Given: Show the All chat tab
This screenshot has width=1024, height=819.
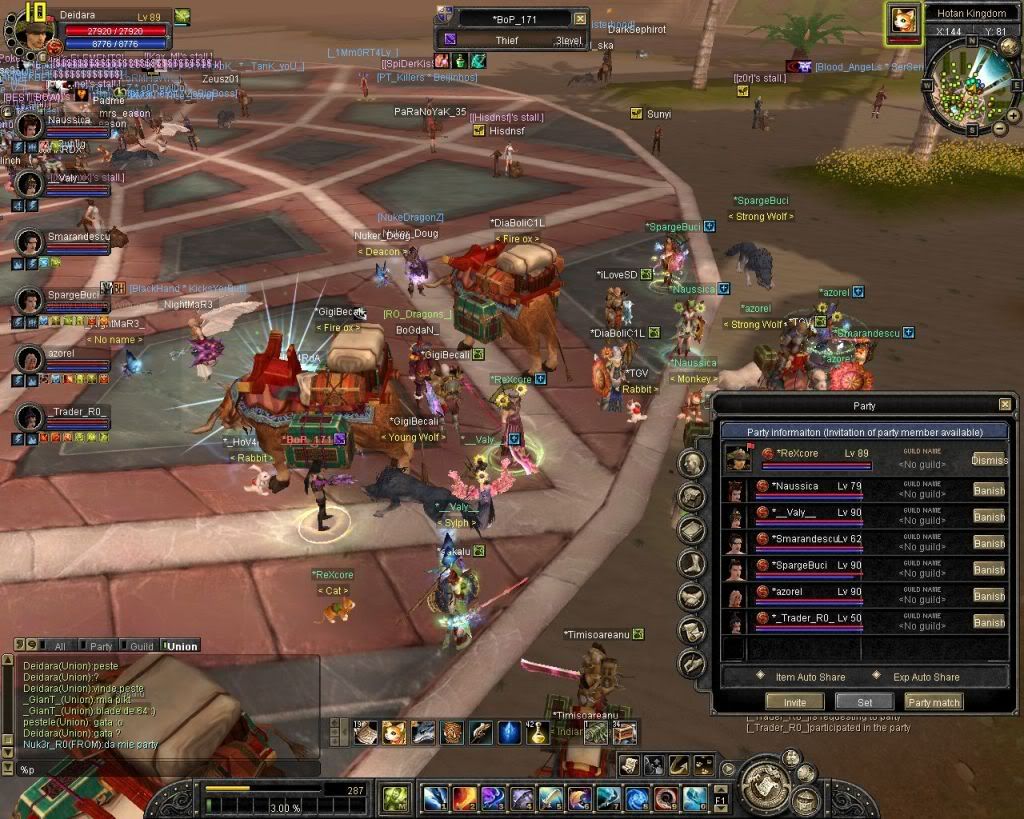Looking at the screenshot, I should [58, 646].
